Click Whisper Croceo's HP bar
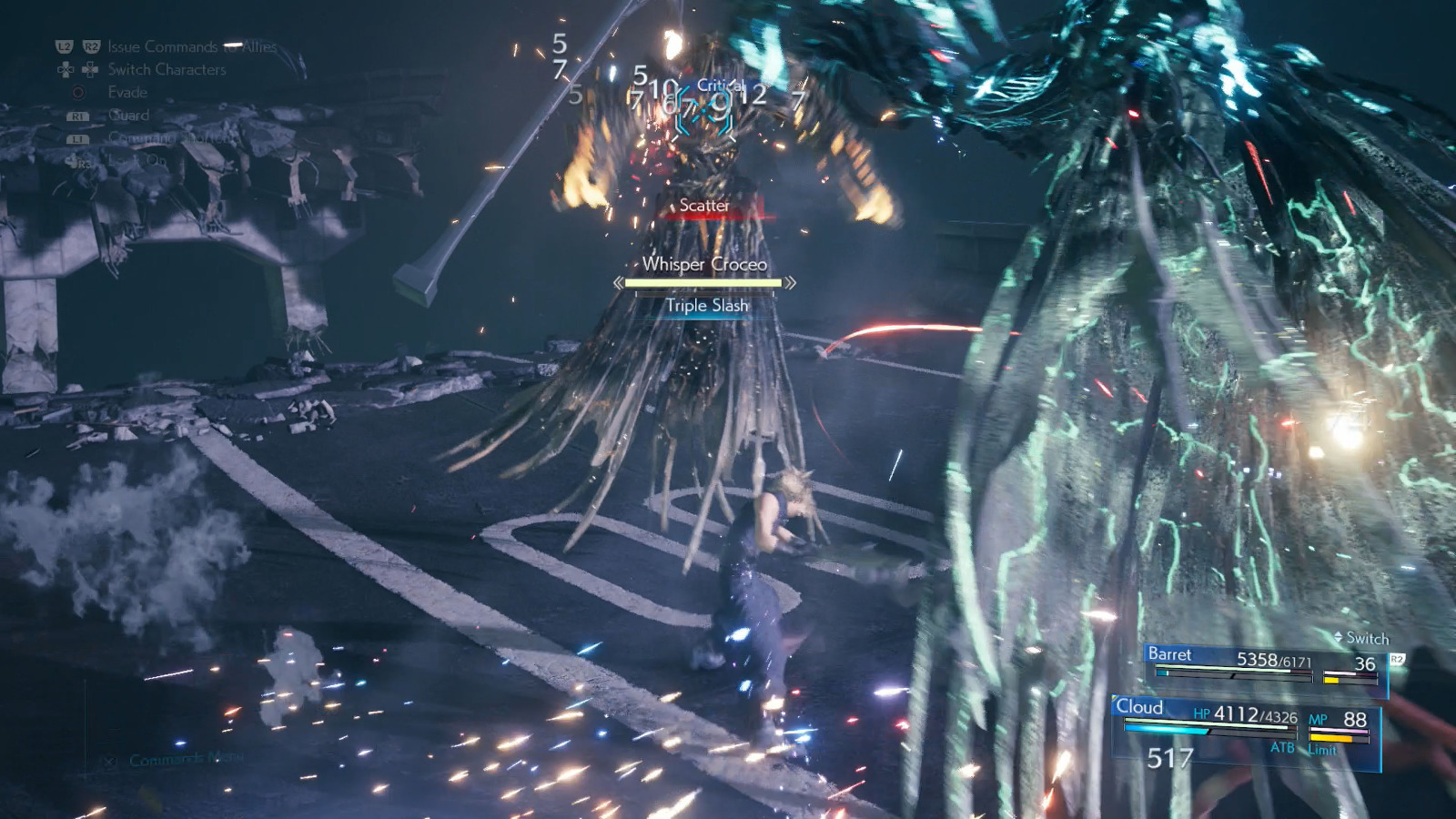The height and width of the screenshot is (819, 1456). pyautogui.click(x=703, y=283)
